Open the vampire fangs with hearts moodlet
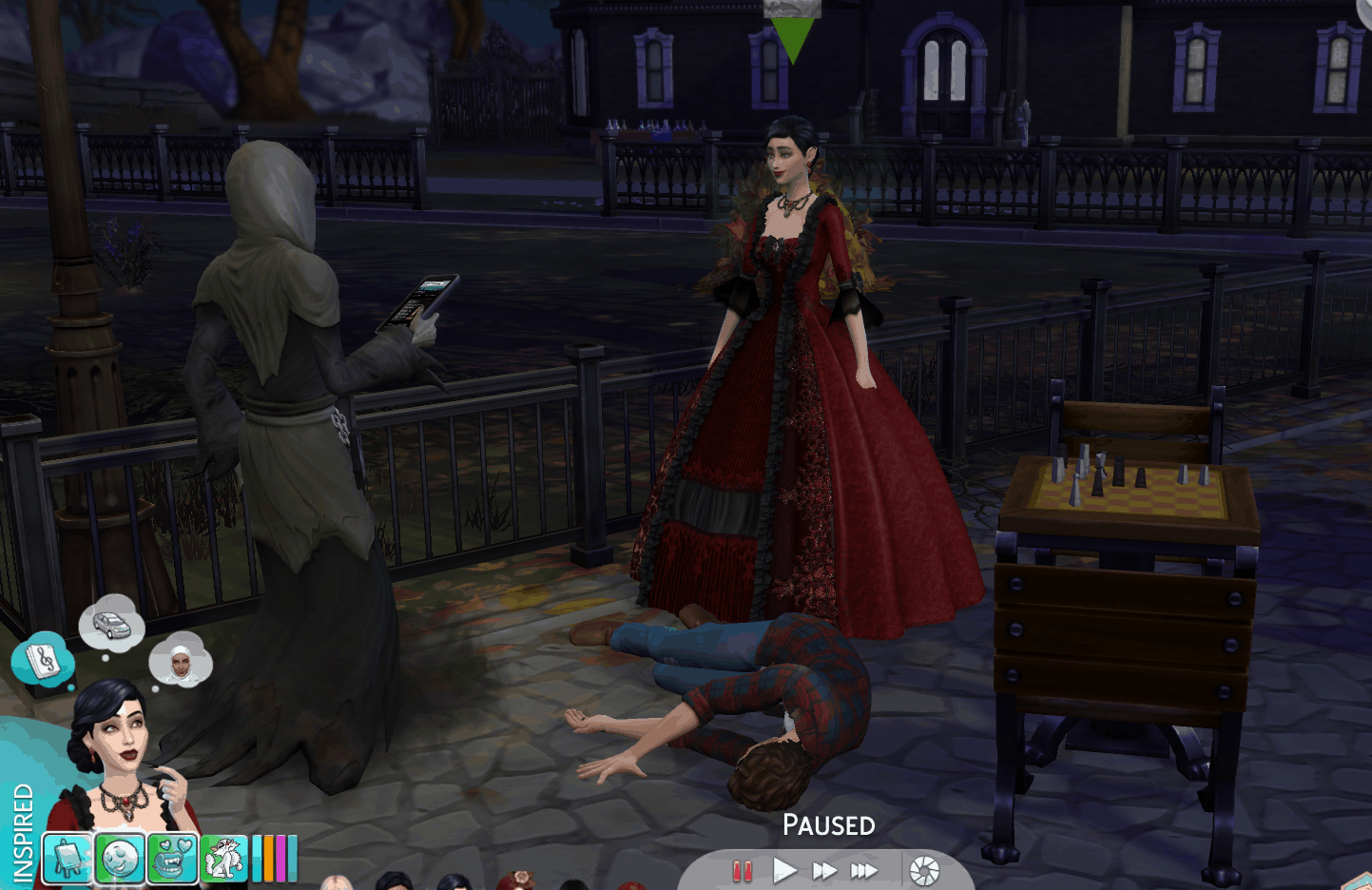1372x890 pixels. tap(172, 859)
